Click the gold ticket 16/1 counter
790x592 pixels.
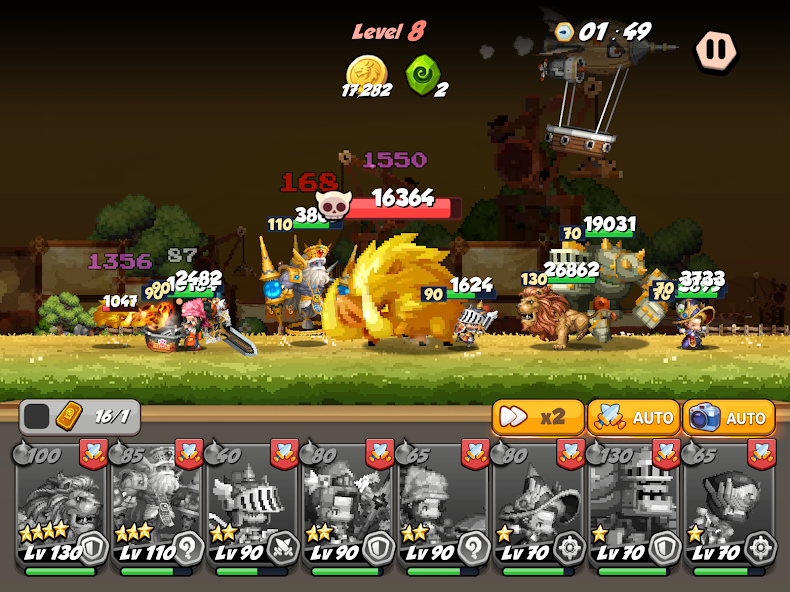pyautogui.click(x=79, y=416)
